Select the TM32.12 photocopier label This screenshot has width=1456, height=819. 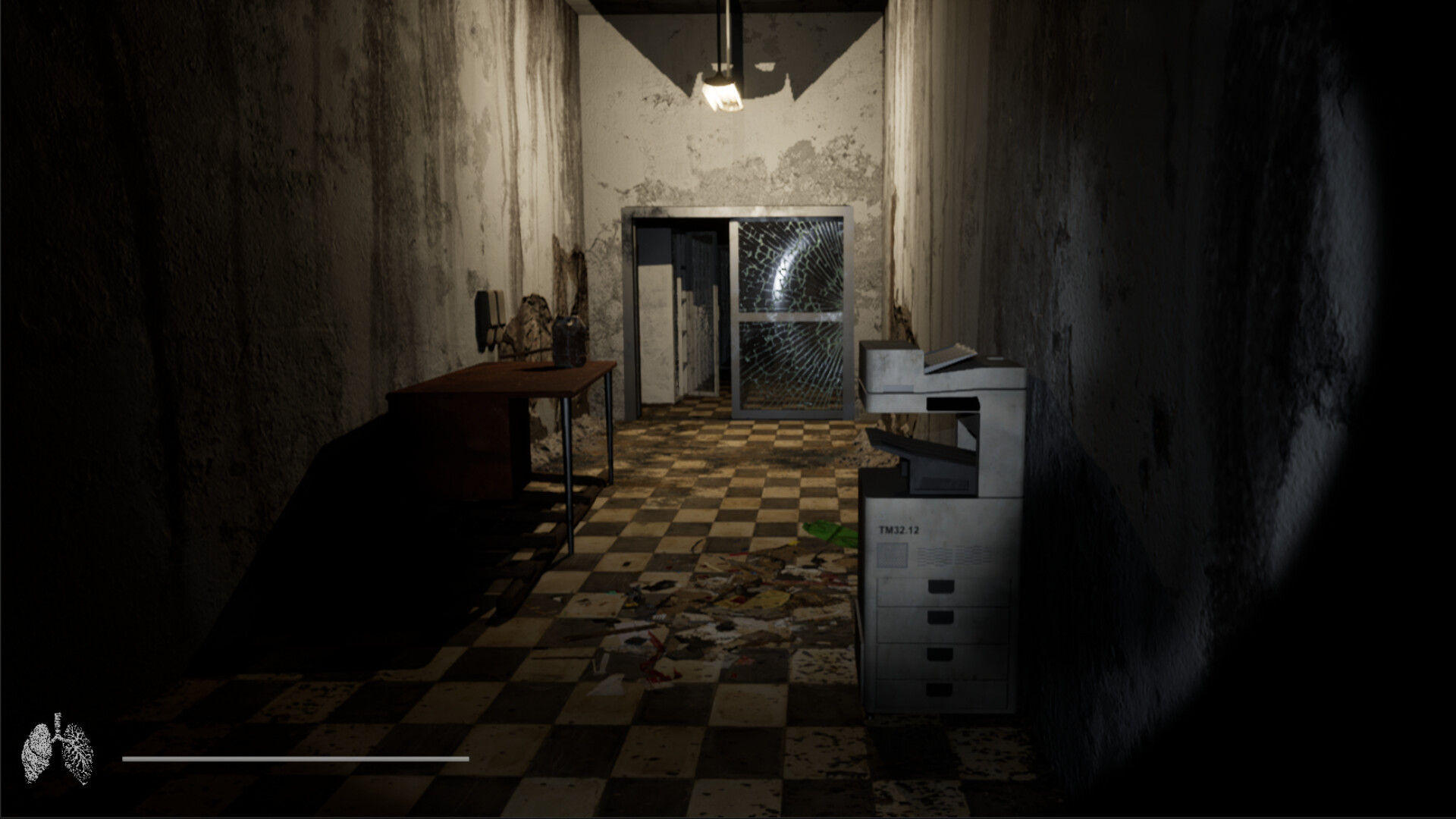point(896,531)
